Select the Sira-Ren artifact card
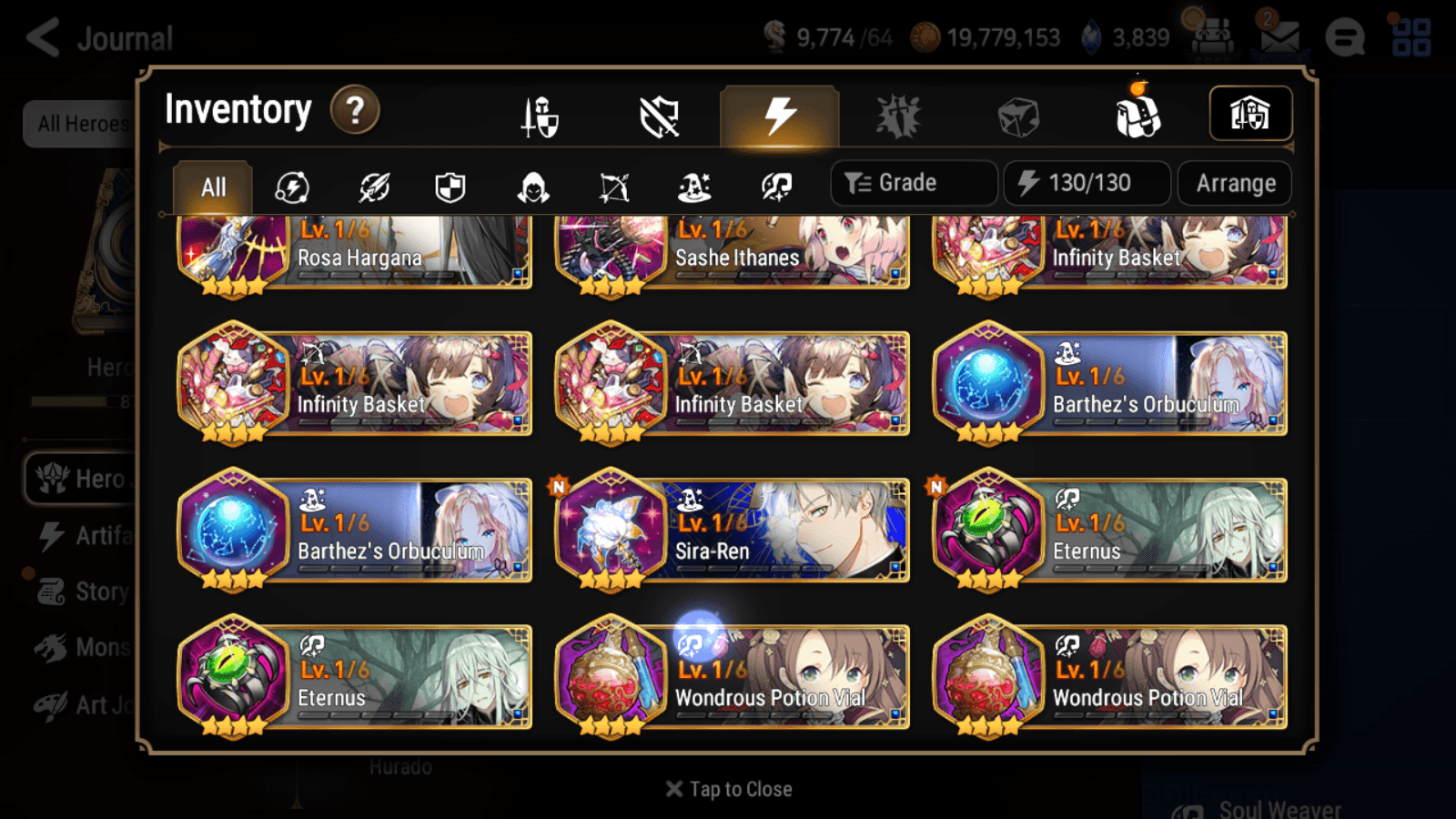 (x=733, y=531)
